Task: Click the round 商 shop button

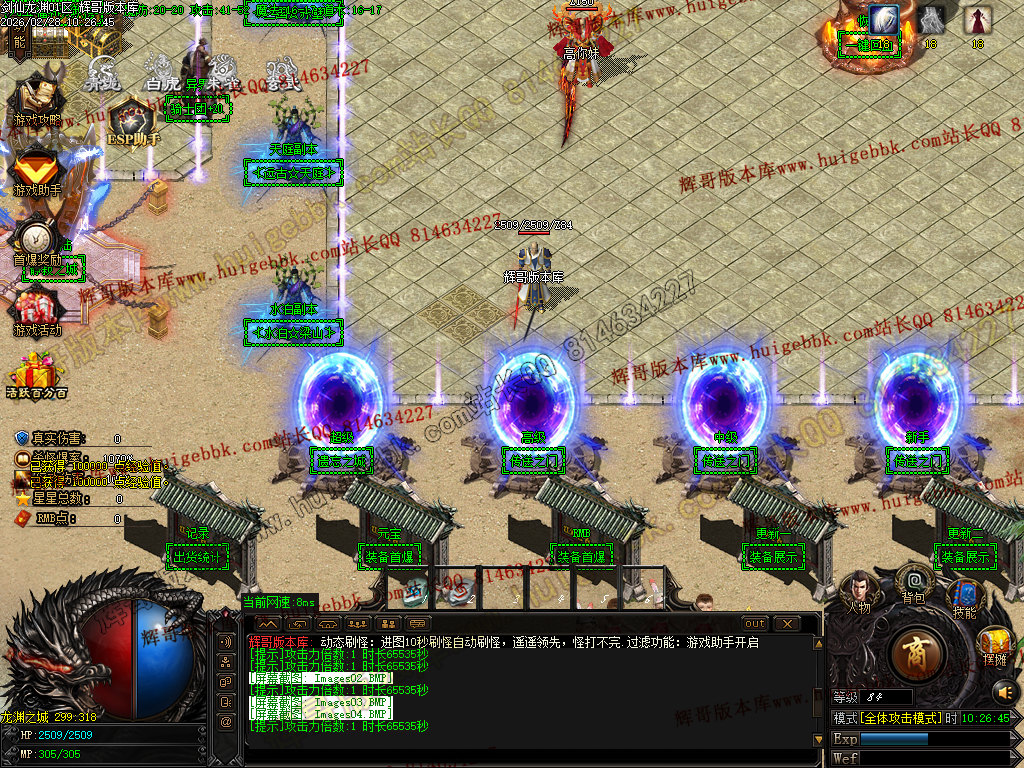Action: (x=916, y=656)
